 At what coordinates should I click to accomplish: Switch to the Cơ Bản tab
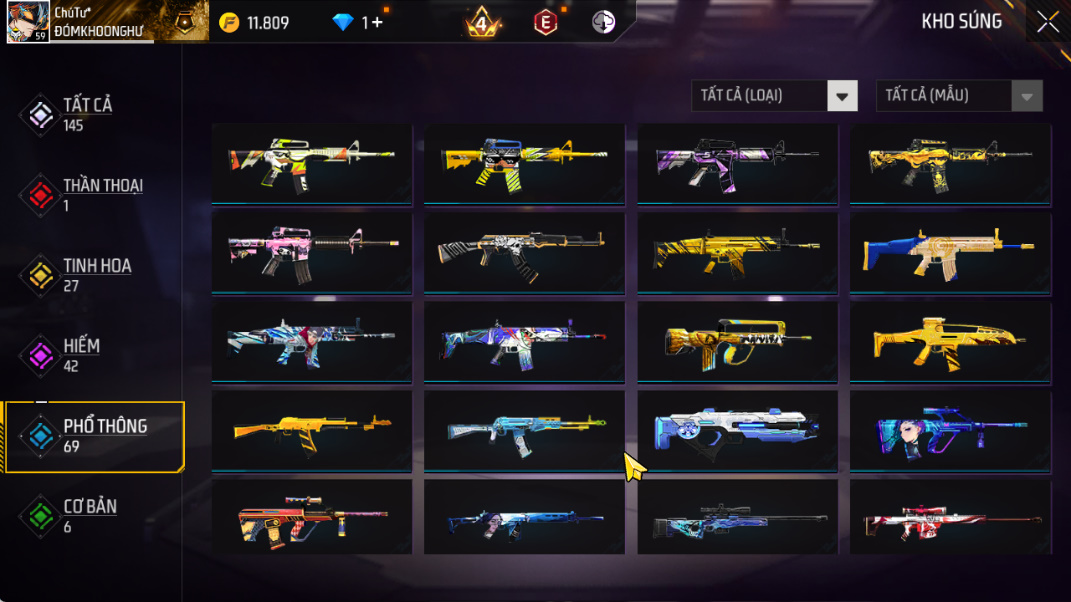[88, 515]
